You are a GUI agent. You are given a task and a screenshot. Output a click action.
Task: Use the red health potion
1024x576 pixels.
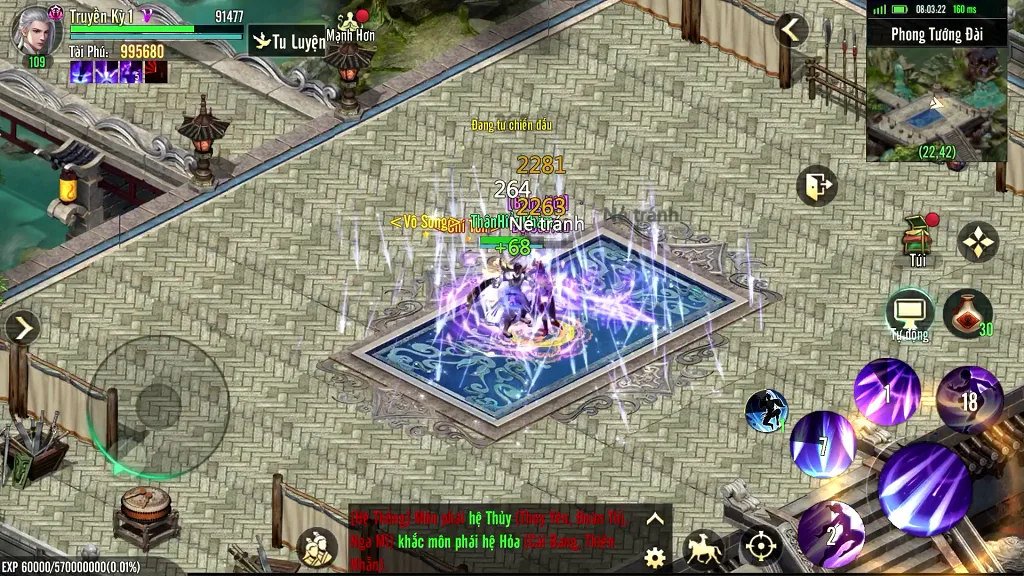966,313
